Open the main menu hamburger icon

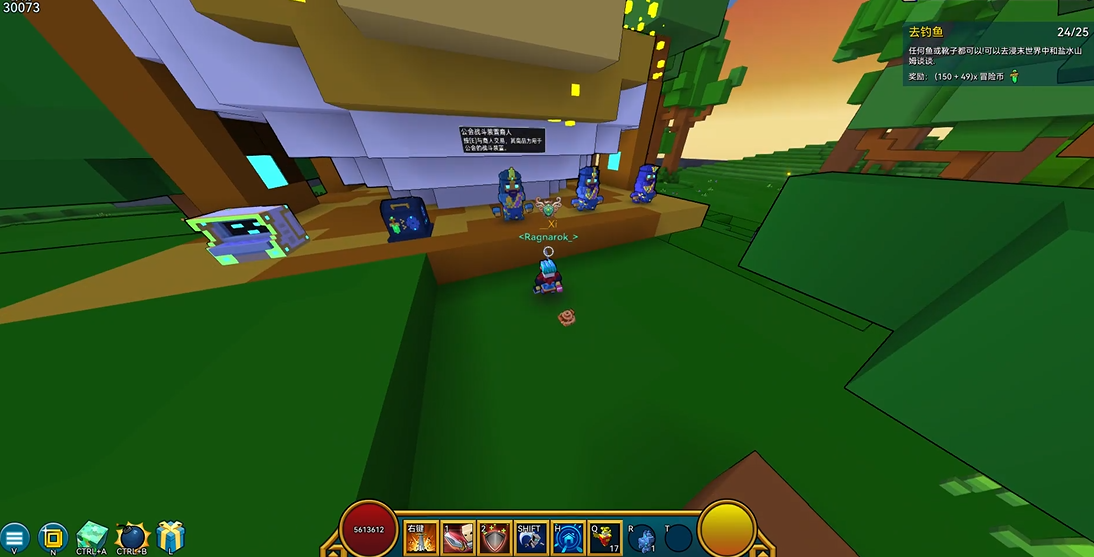point(15,537)
